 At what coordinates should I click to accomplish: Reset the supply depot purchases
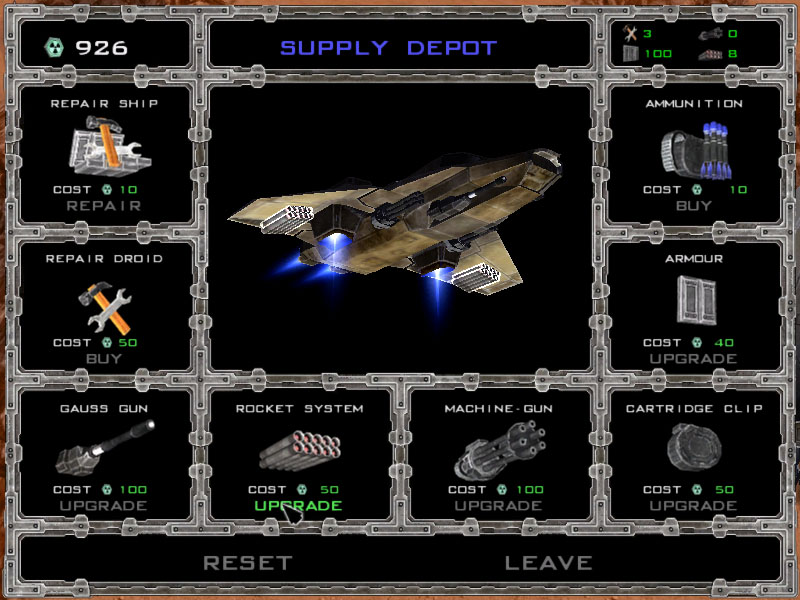click(247, 563)
